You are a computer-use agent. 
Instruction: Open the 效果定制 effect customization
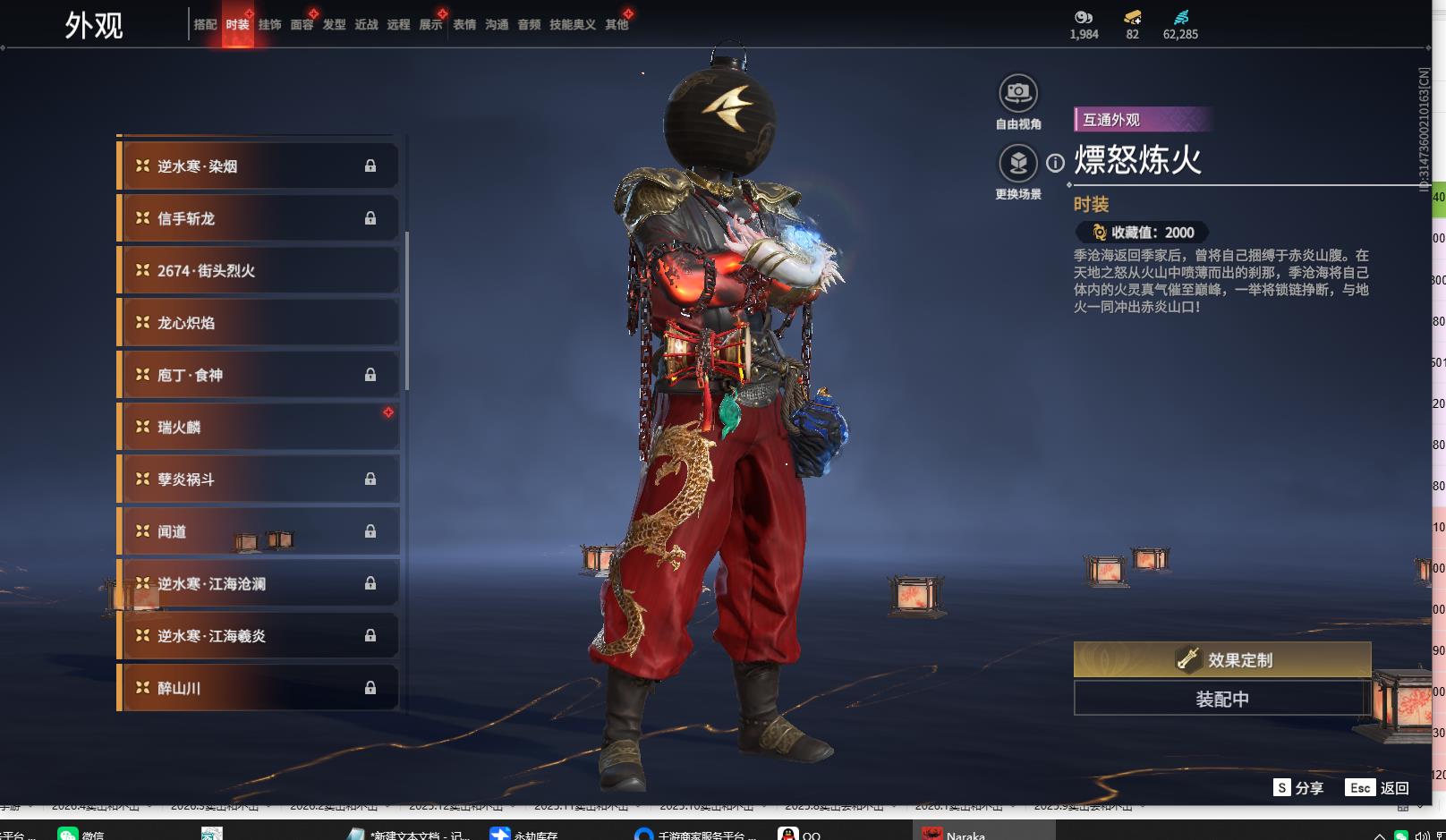coord(1221,660)
